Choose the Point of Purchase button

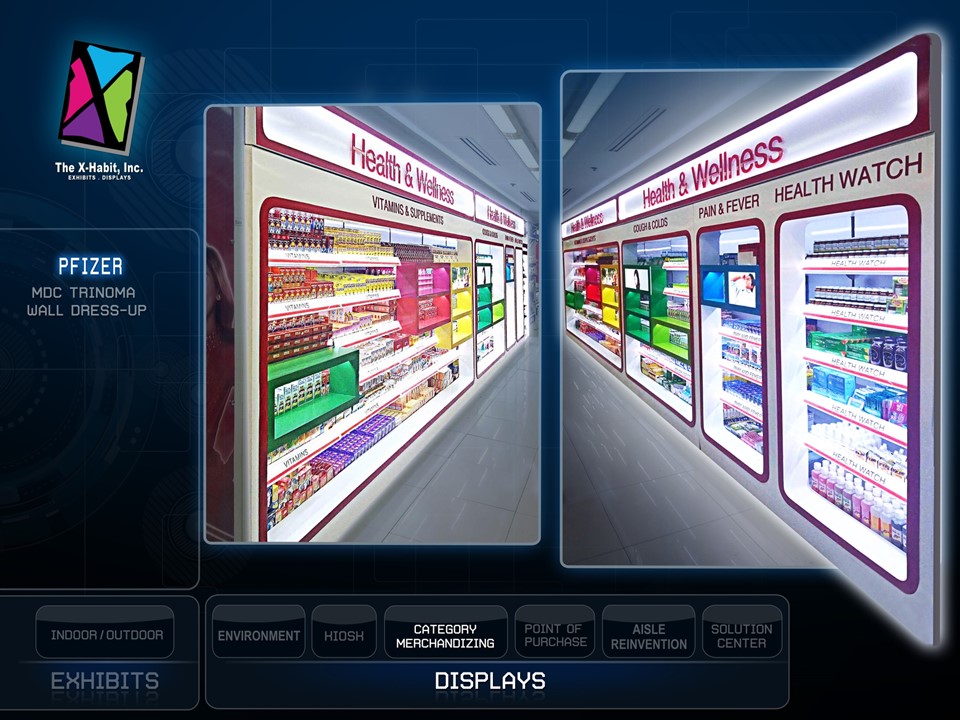point(554,634)
